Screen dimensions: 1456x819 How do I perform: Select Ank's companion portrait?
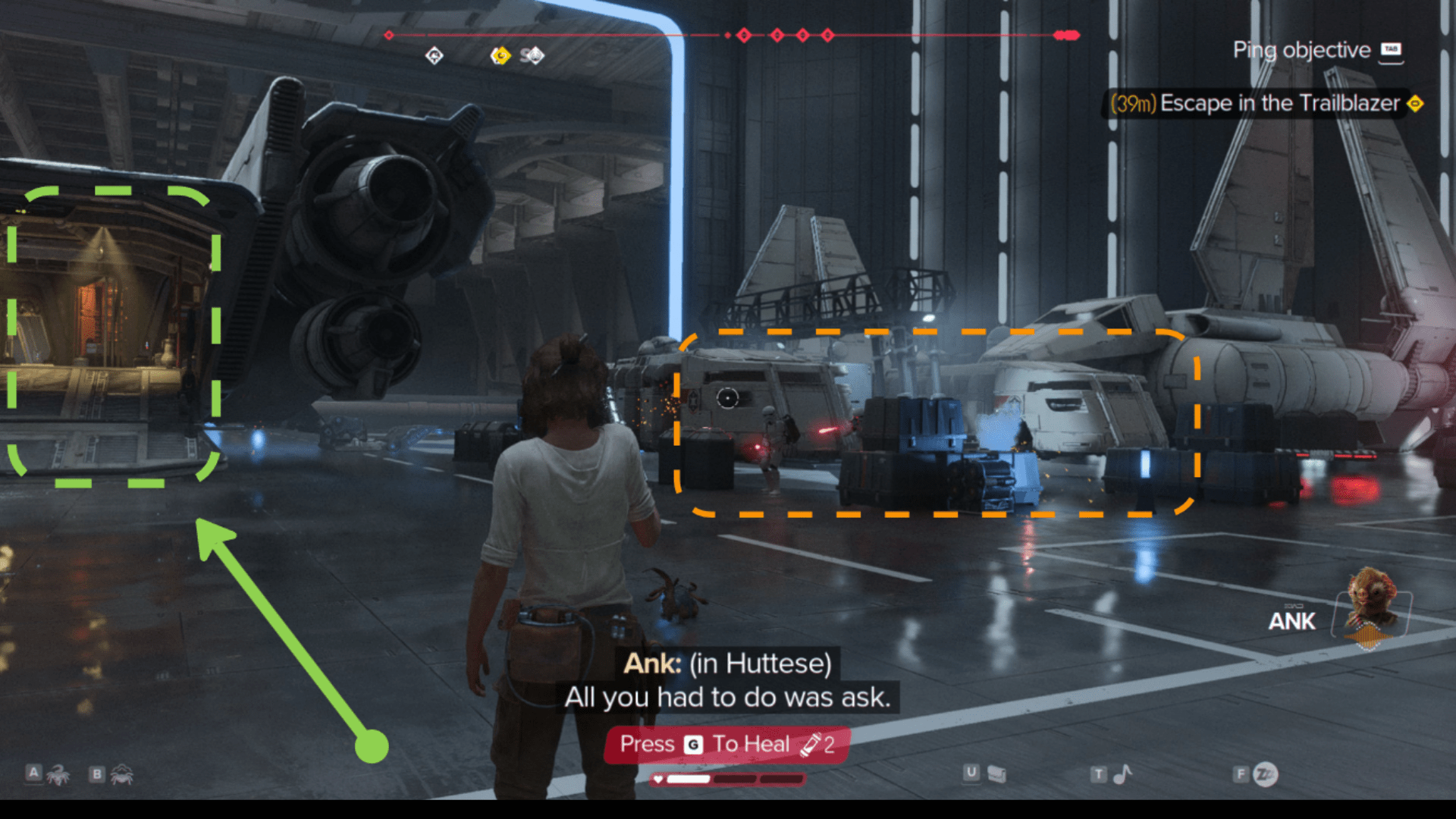(x=1372, y=608)
